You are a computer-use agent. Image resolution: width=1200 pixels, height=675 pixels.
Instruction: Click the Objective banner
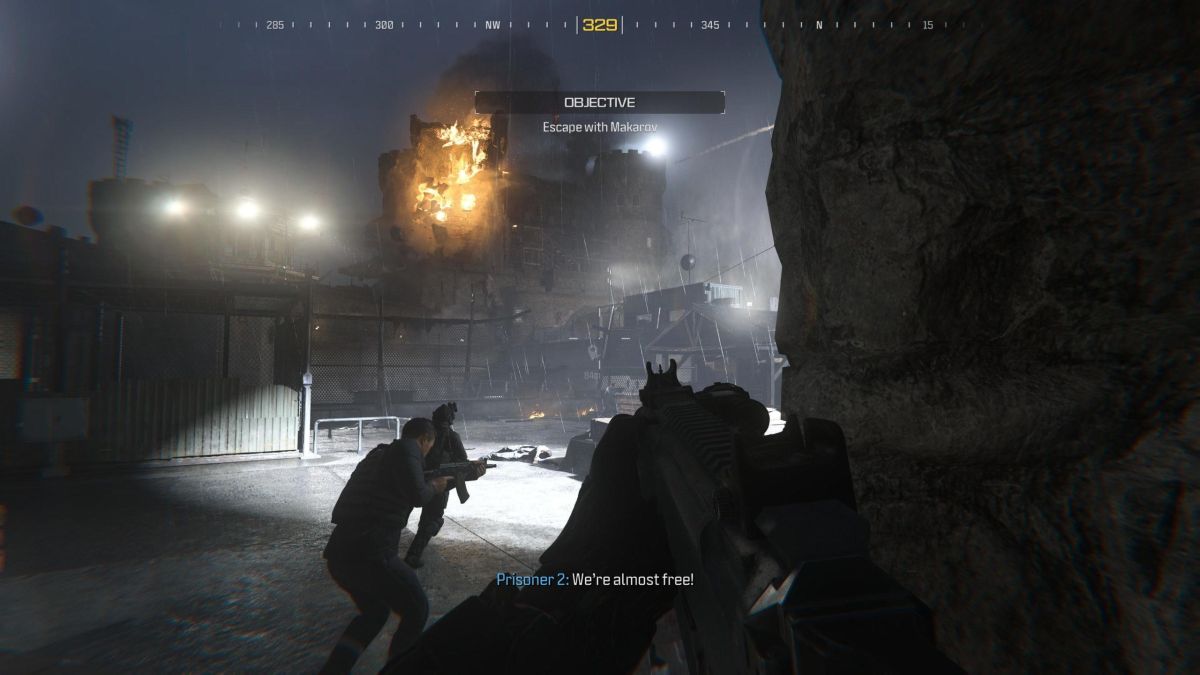(599, 102)
